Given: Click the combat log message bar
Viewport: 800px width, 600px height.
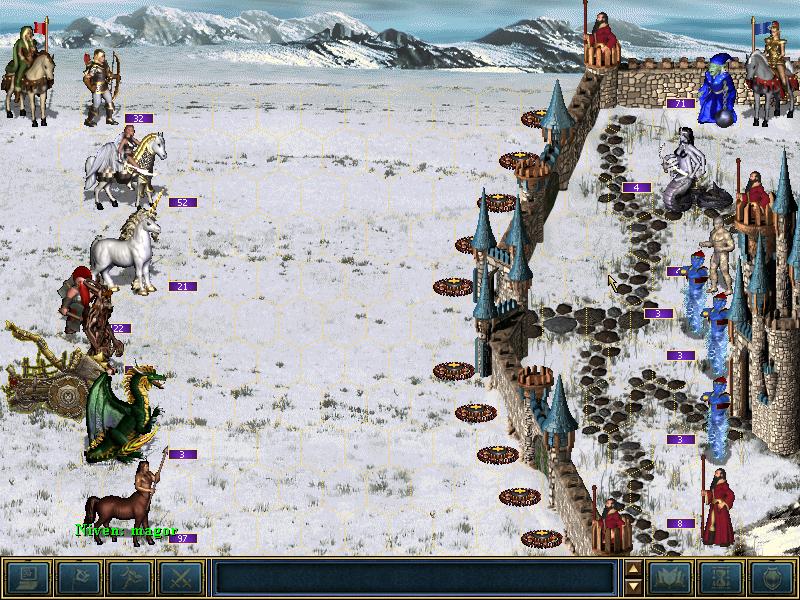Looking at the screenshot, I should pyautogui.click(x=414, y=577).
